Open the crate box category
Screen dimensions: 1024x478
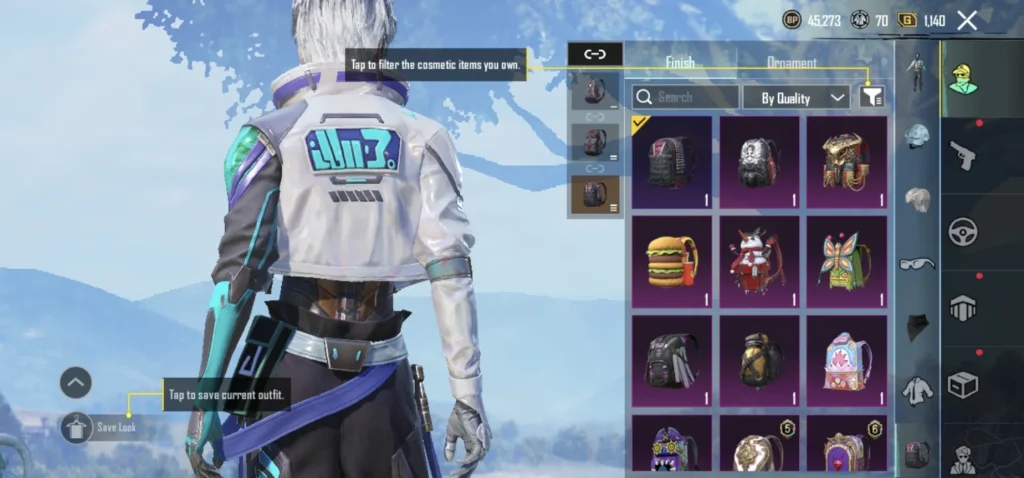point(962,384)
